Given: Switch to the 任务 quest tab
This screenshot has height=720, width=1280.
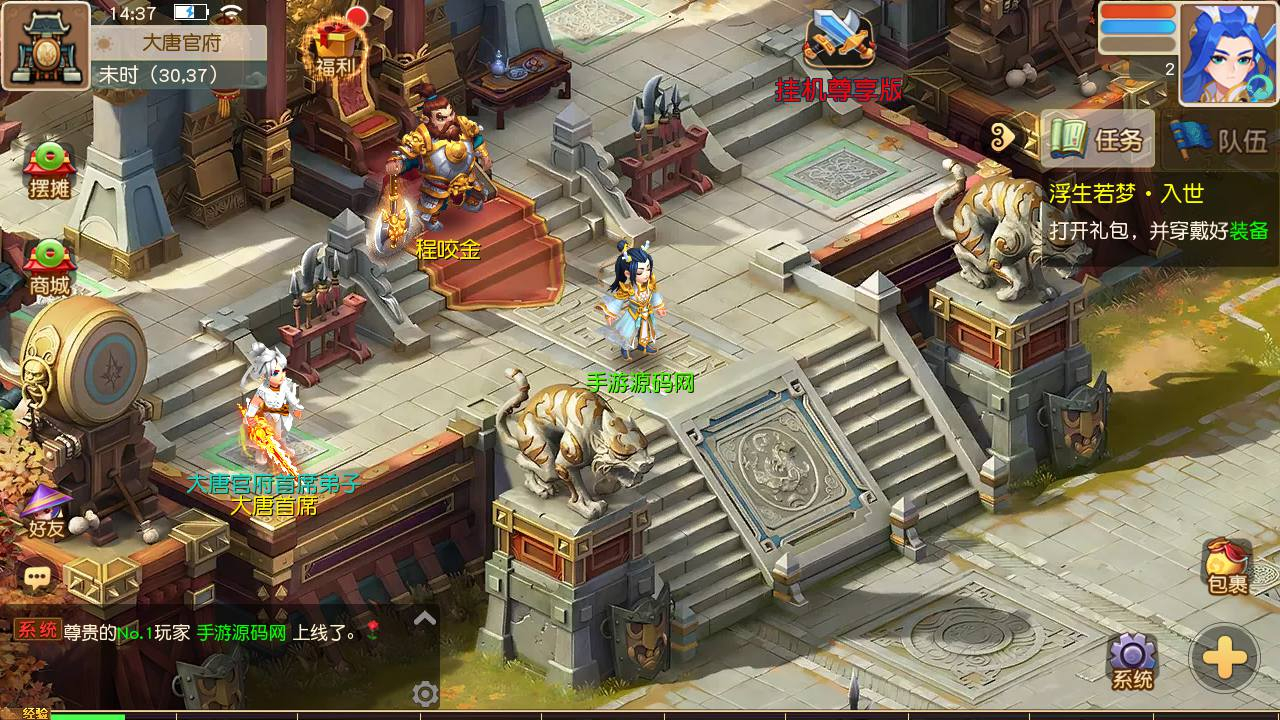Looking at the screenshot, I should click(1097, 138).
